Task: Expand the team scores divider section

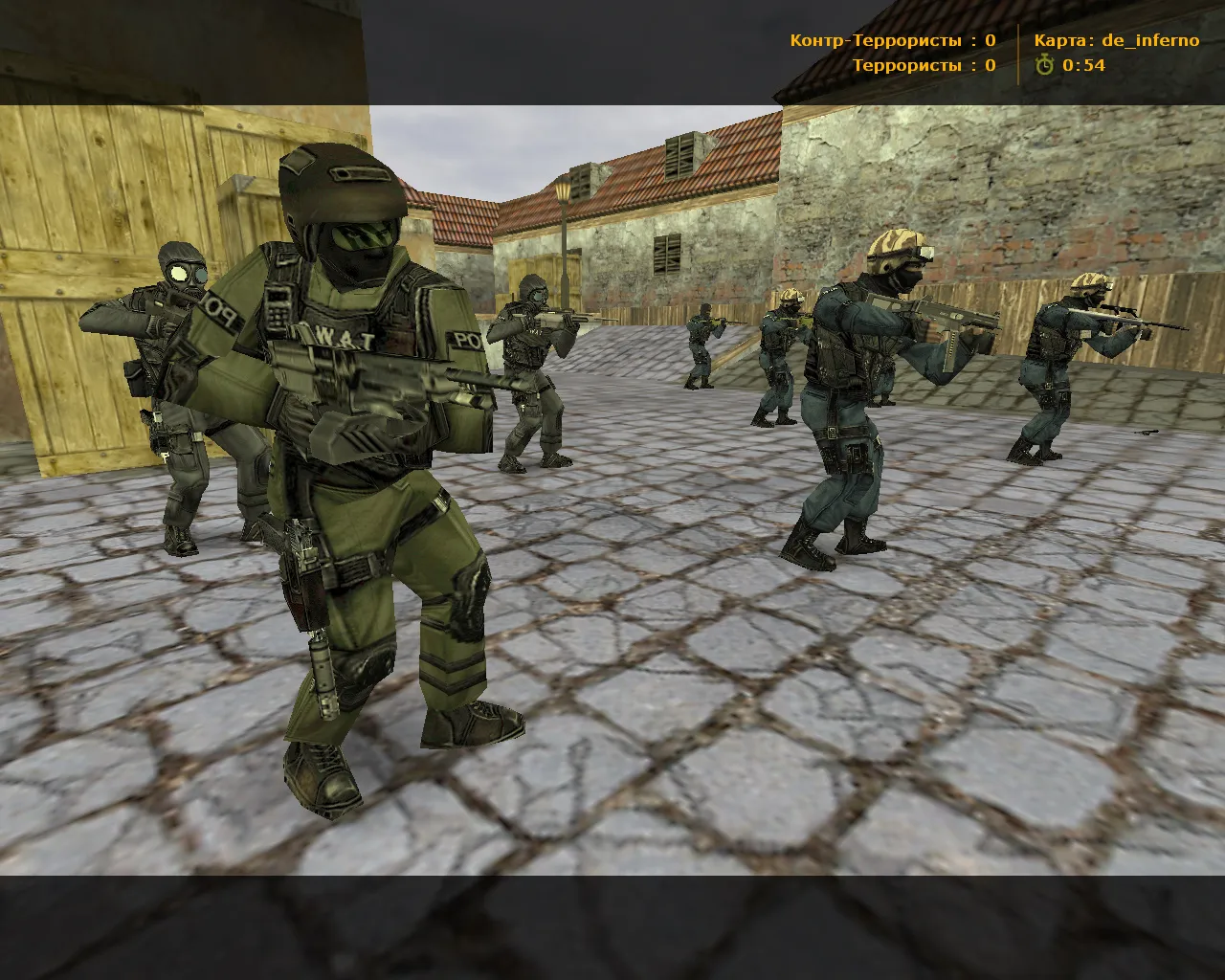Action: (x=1017, y=54)
